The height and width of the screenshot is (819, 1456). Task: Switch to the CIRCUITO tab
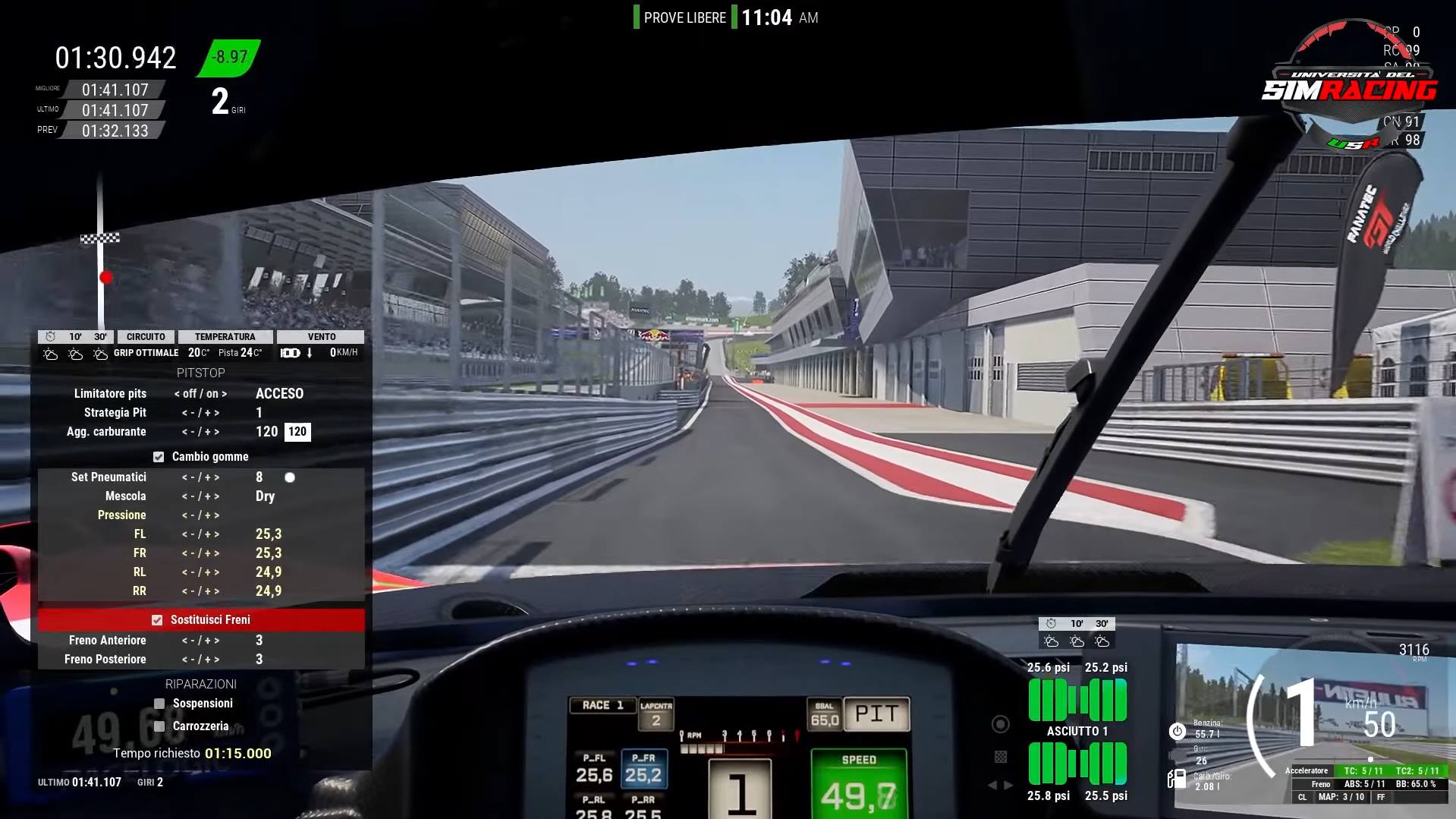pos(146,336)
